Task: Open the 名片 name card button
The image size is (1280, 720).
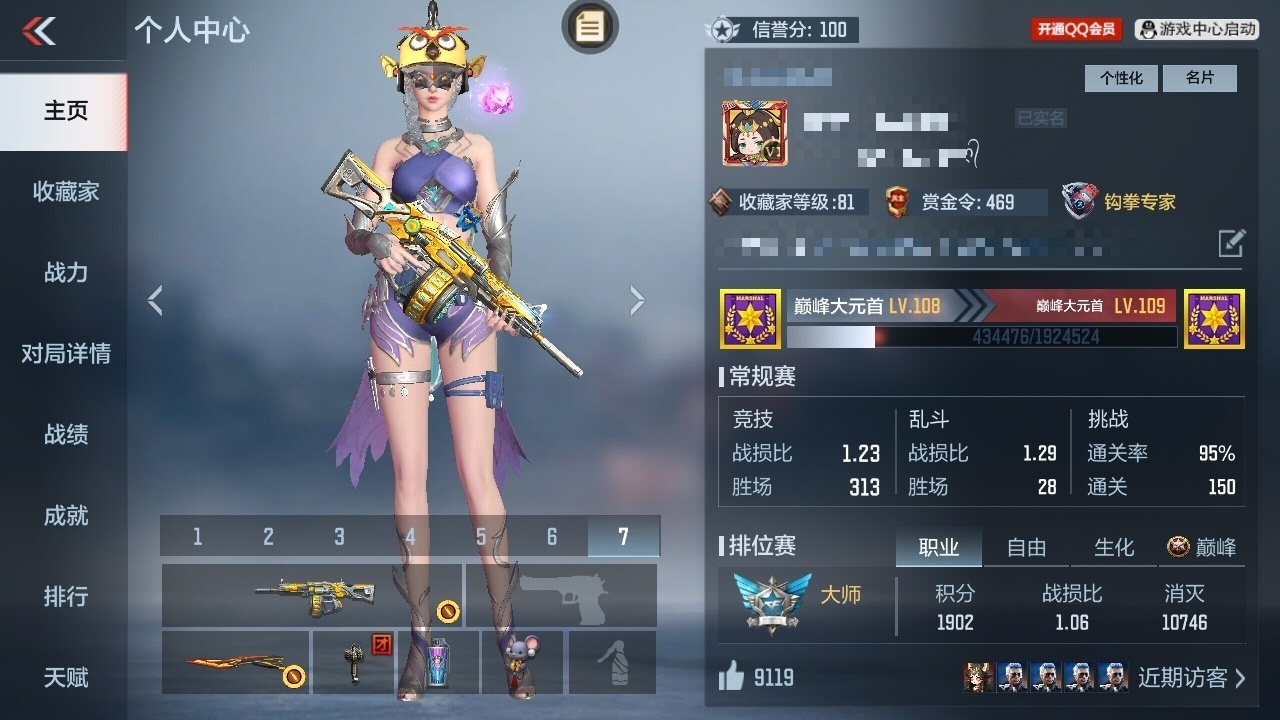Action: click(1199, 78)
